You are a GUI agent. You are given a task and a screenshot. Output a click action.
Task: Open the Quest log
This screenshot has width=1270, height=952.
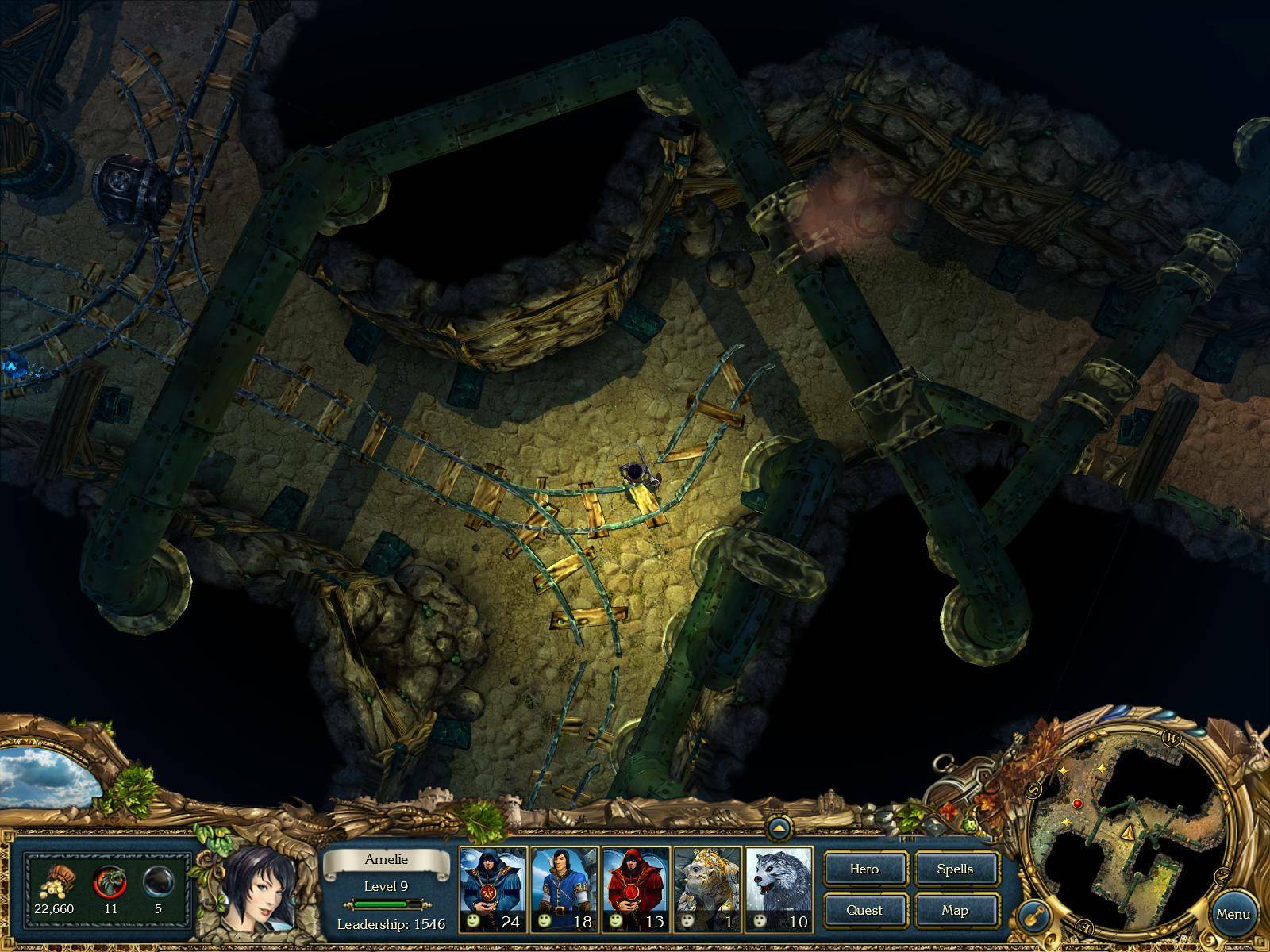(x=864, y=910)
